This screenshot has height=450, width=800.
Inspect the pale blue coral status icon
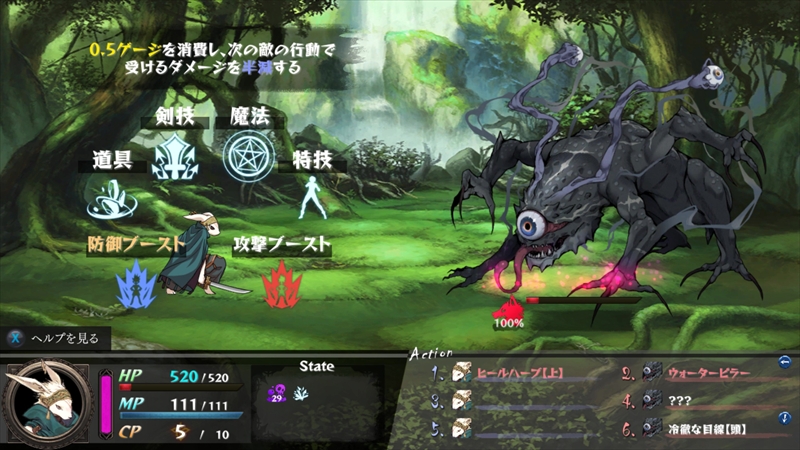point(299,394)
